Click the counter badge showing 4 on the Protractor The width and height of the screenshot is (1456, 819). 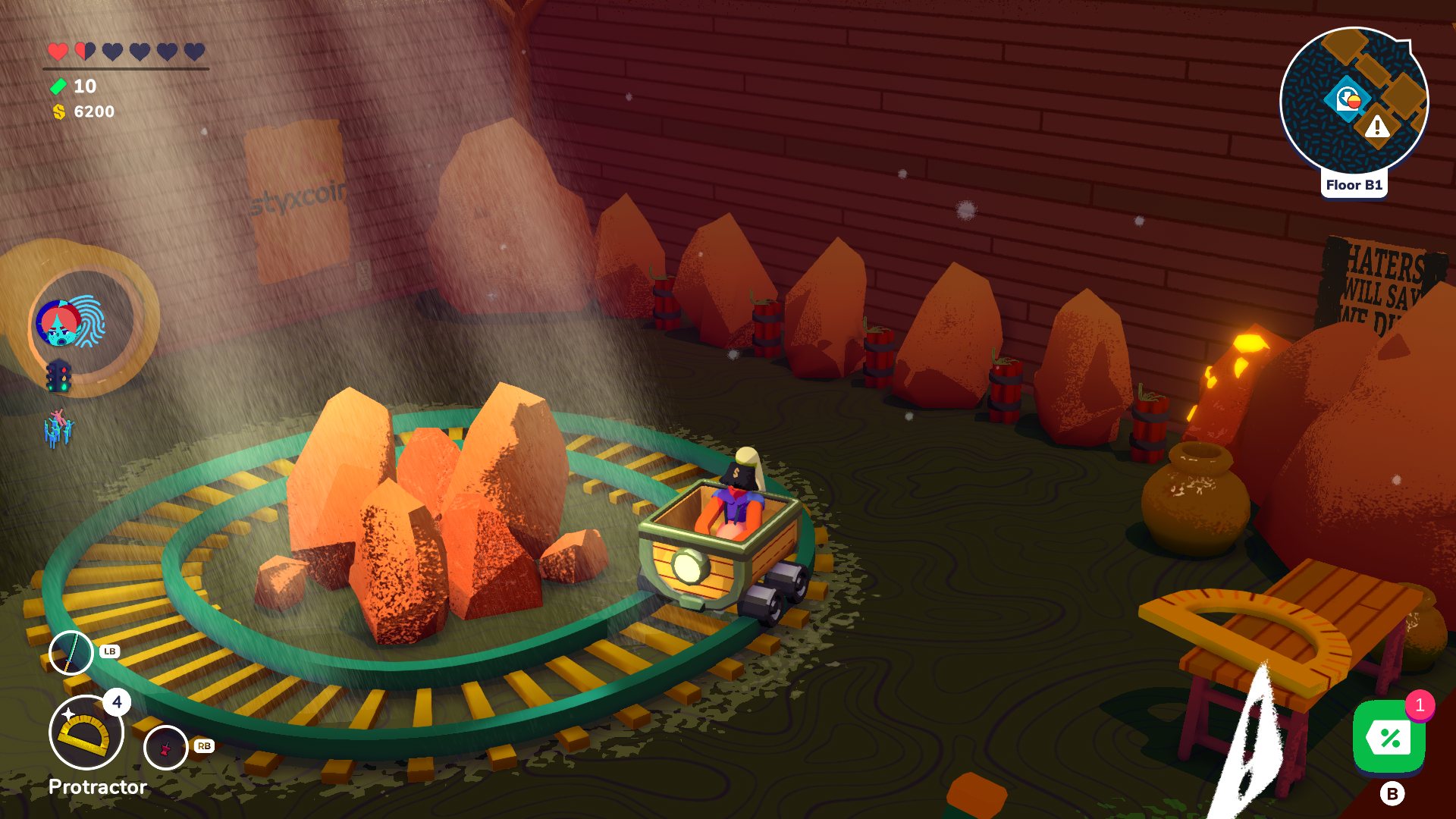tap(118, 704)
